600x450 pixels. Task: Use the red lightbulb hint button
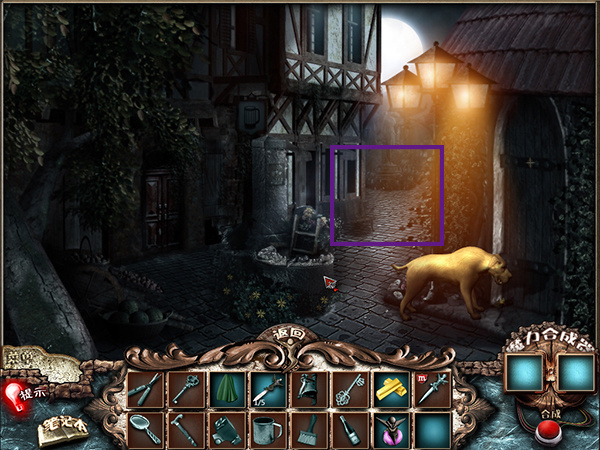click(15, 394)
